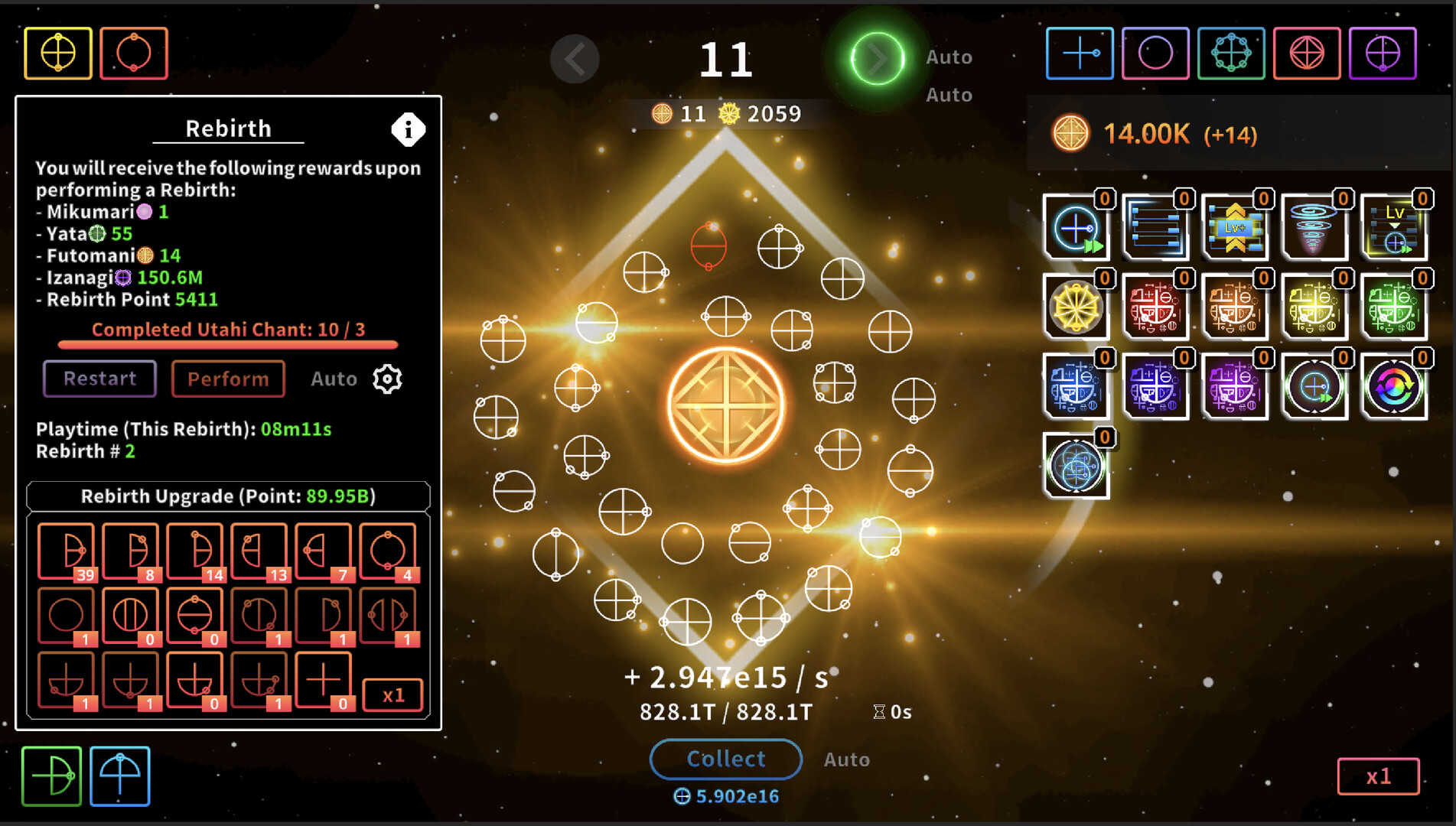Open the green arc icon bottom left corner
Image resolution: width=1456 pixels, height=826 pixels.
[x=50, y=776]
